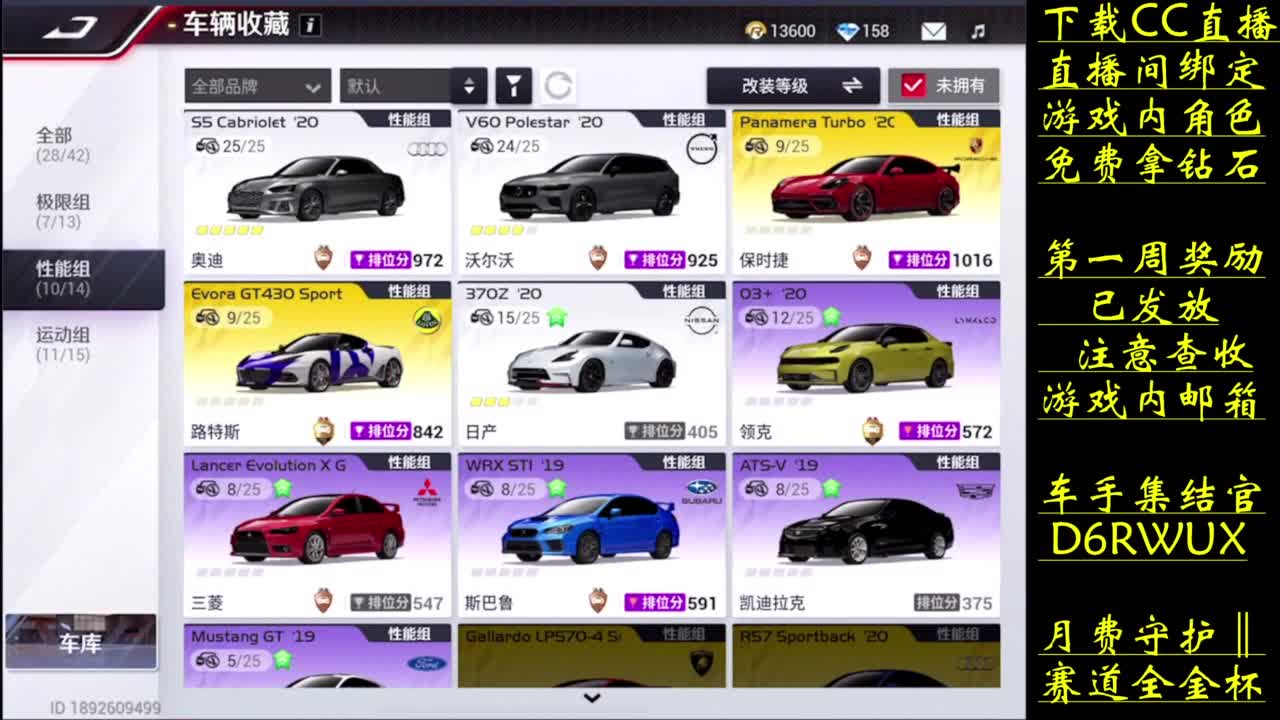Open the 全部品牌 brand dropdown

[x=258, y=87]
